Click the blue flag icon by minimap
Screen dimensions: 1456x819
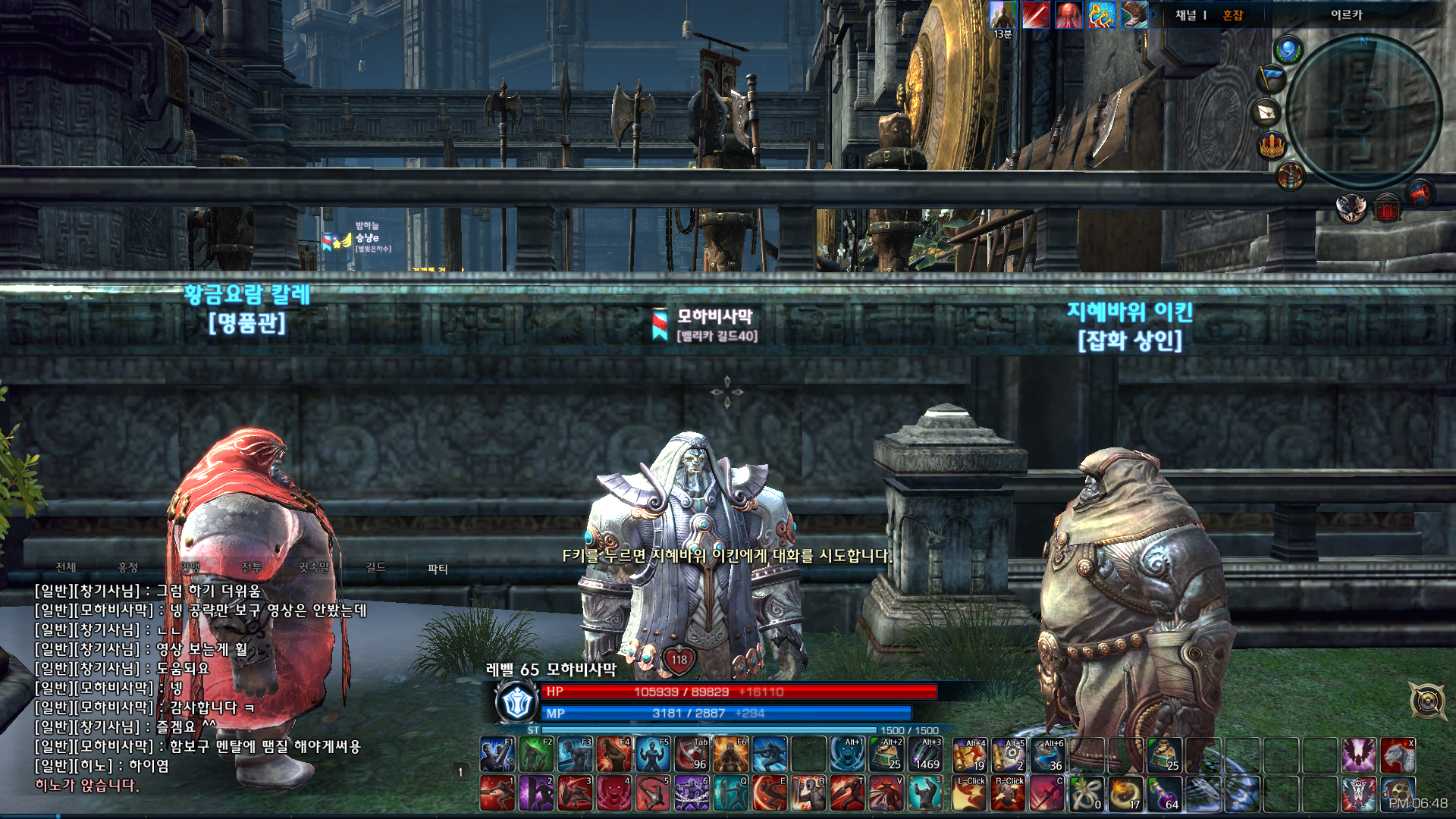[x=1272, y=77]
